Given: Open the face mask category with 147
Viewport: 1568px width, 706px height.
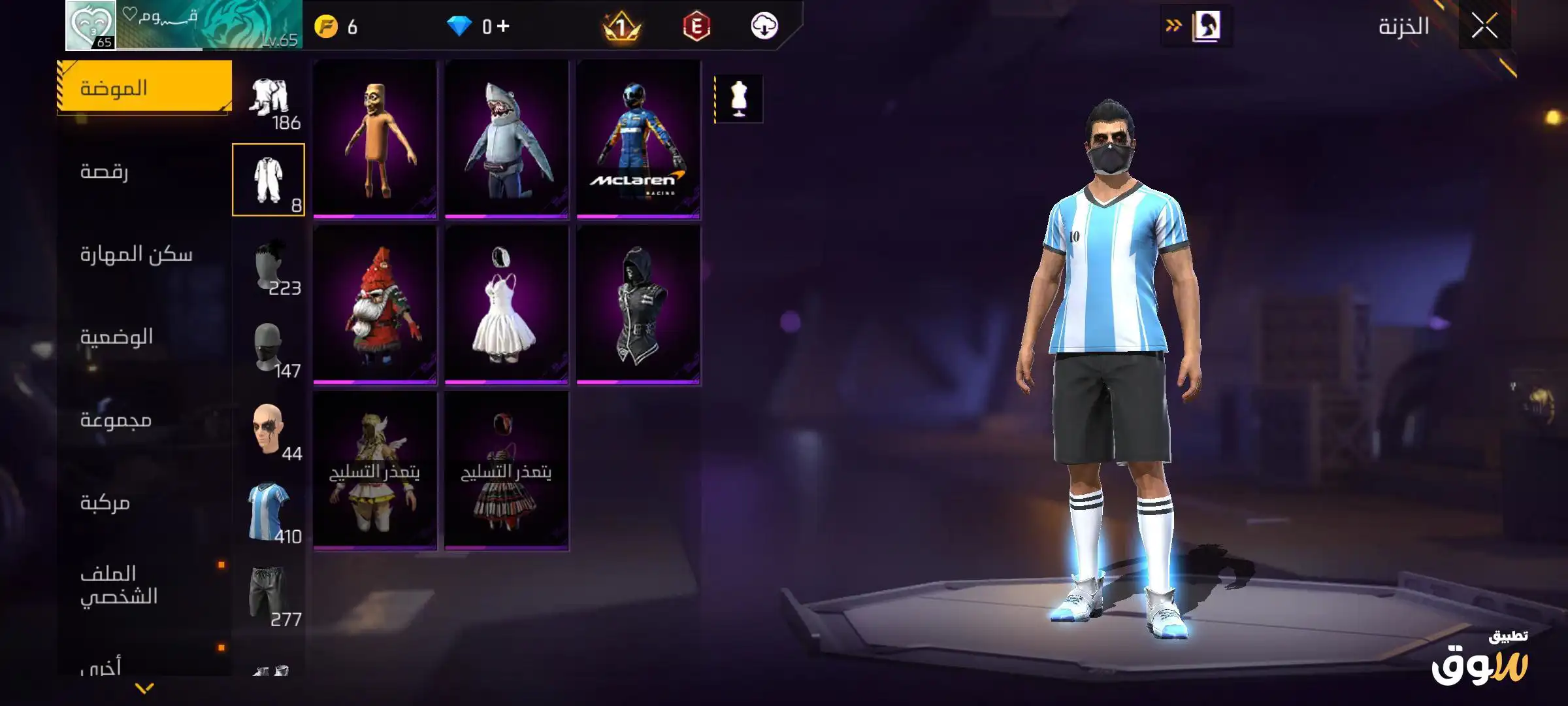Looking at the screenshot, I should tap(269, 346).
